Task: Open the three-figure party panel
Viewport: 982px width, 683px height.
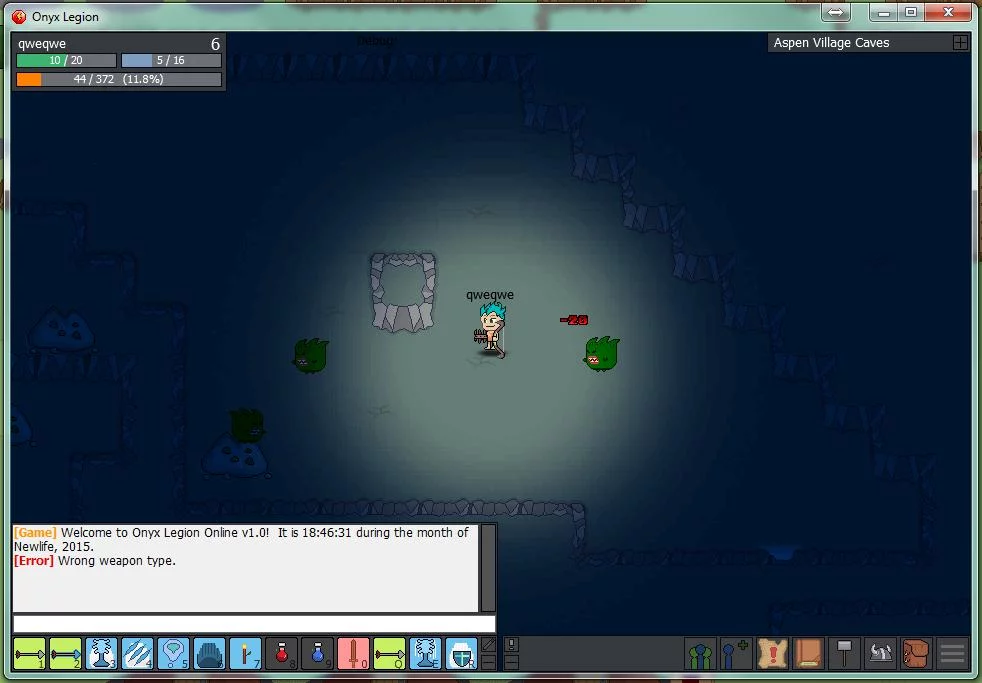Action: pyautogui.click(x=701, y=654)
